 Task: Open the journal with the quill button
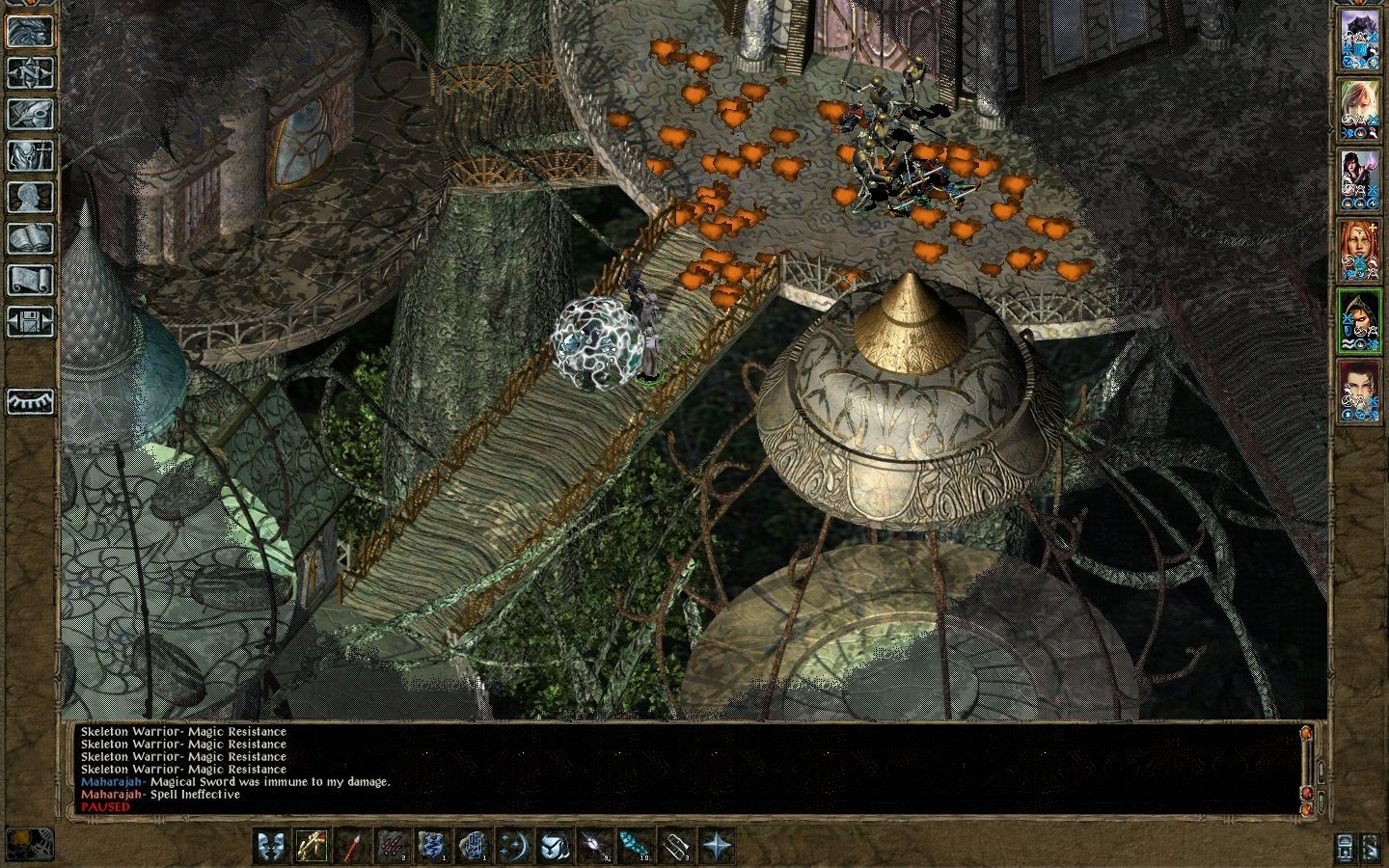click(30, 114)
